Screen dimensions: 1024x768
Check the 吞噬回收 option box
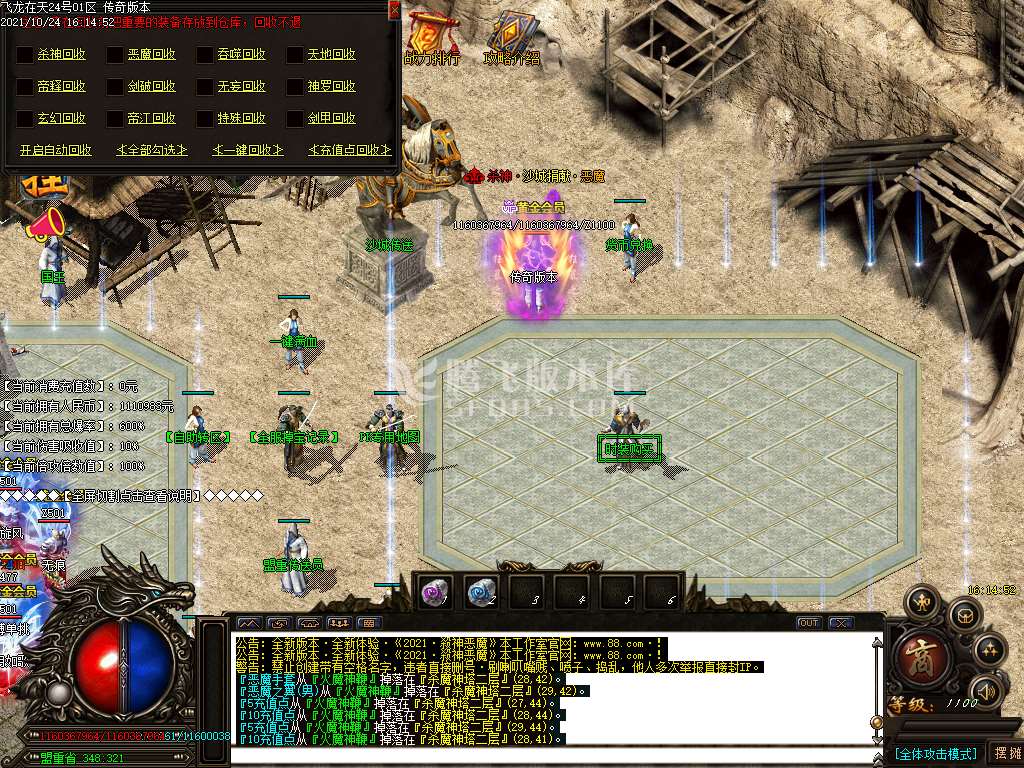coord(205,55)
